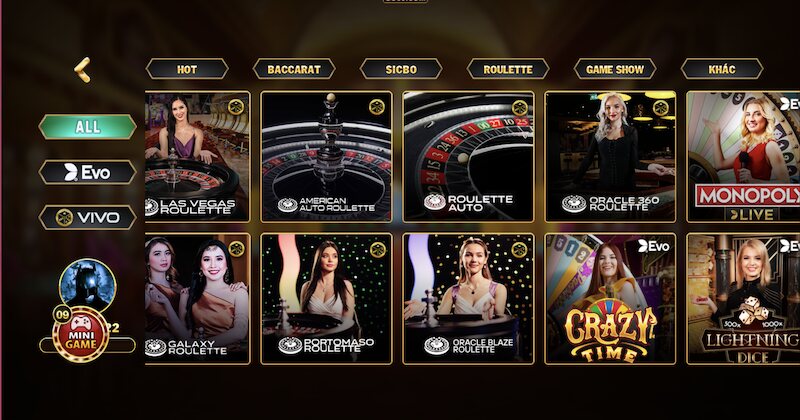
Task: Launch American Auto Roulette
Action: pyautogui.click(x=326, y=157)
